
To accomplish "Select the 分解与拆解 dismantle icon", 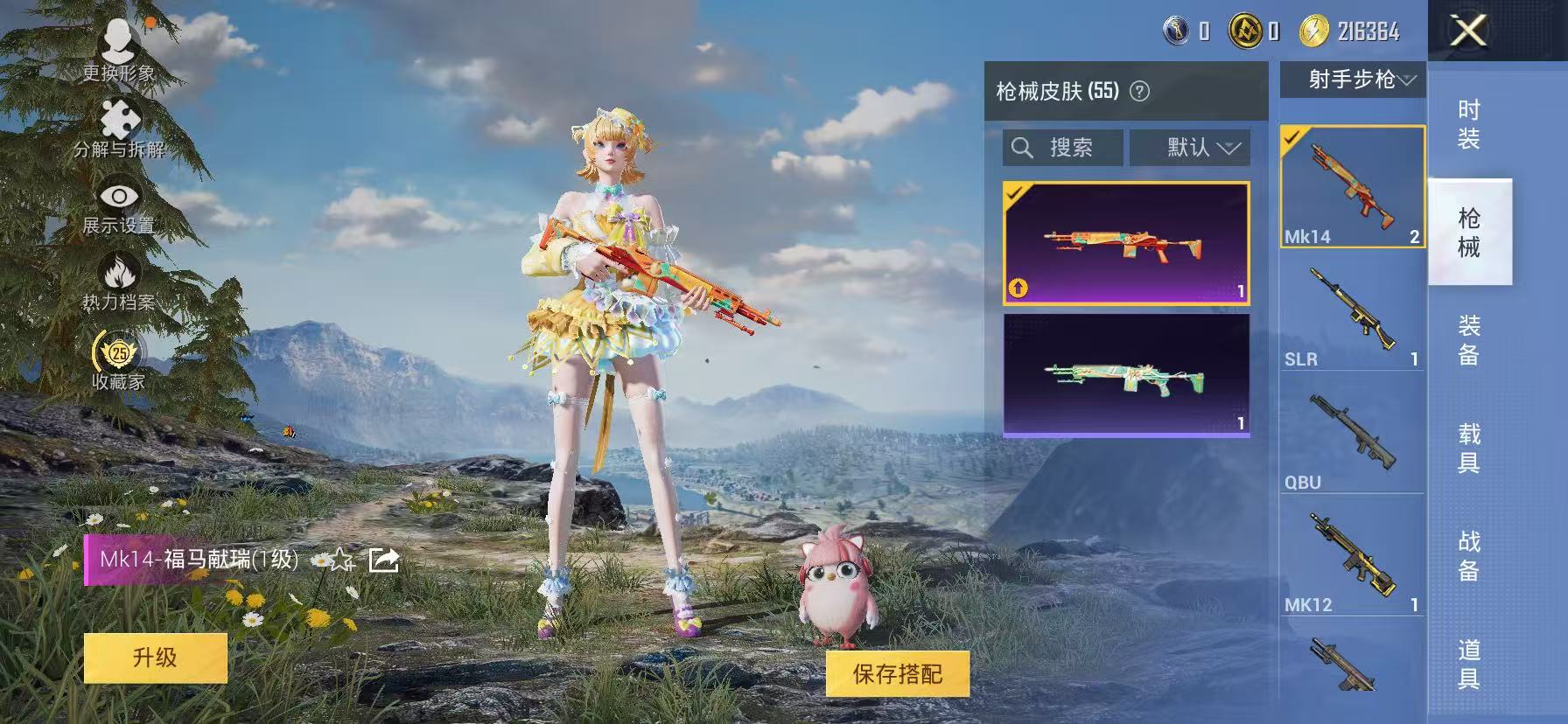I will [x=118, y=118].
